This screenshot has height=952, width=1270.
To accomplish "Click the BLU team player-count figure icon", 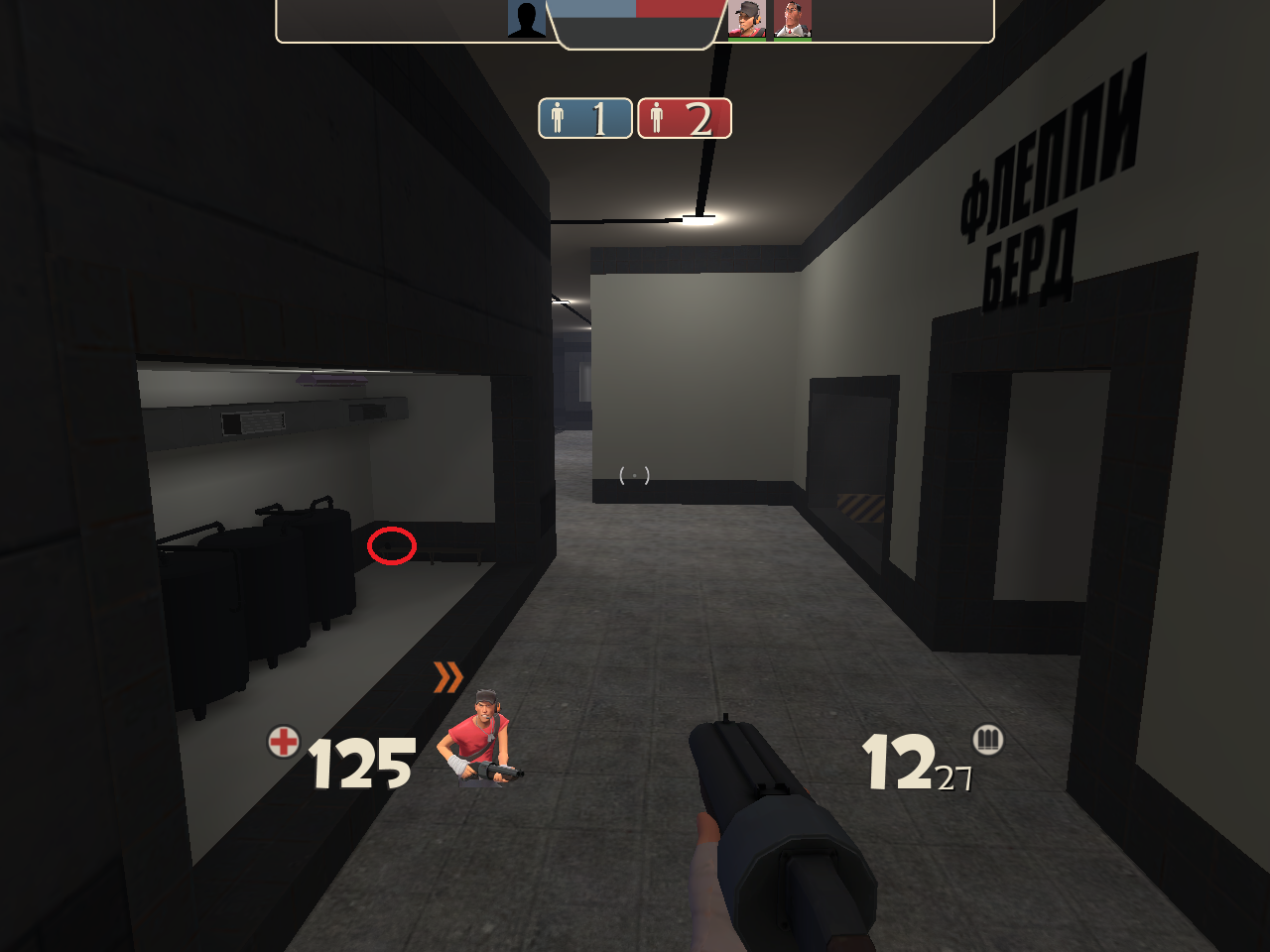I will pyautogui.click(x=559, y=118).
